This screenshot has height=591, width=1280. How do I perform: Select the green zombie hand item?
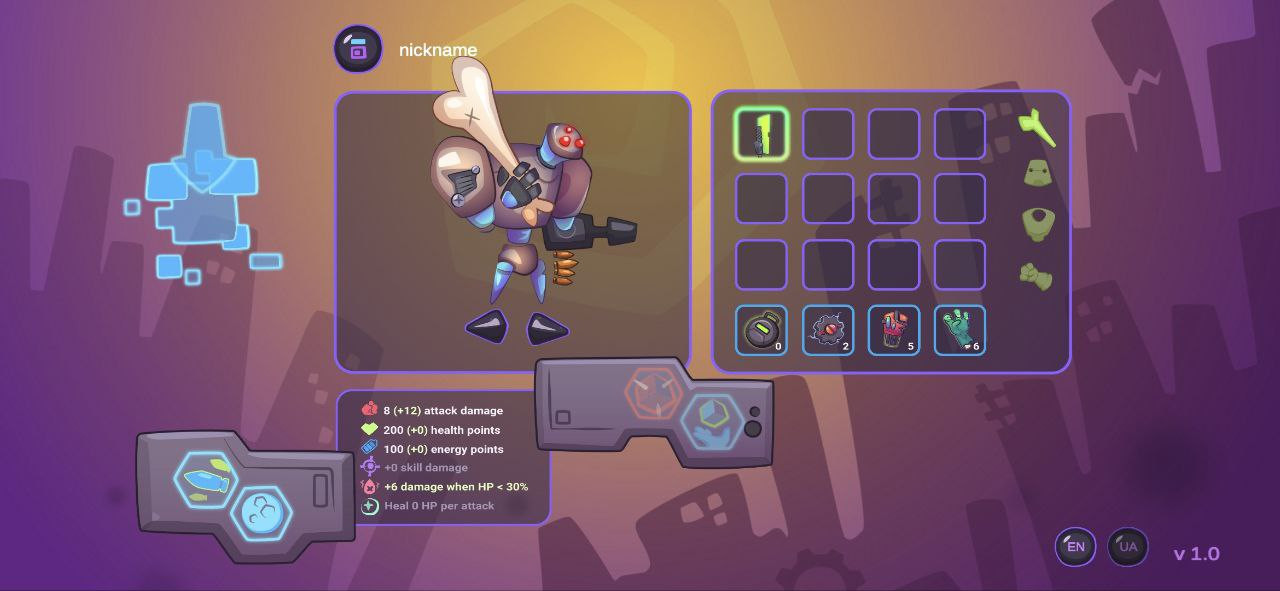click(959, 330)
